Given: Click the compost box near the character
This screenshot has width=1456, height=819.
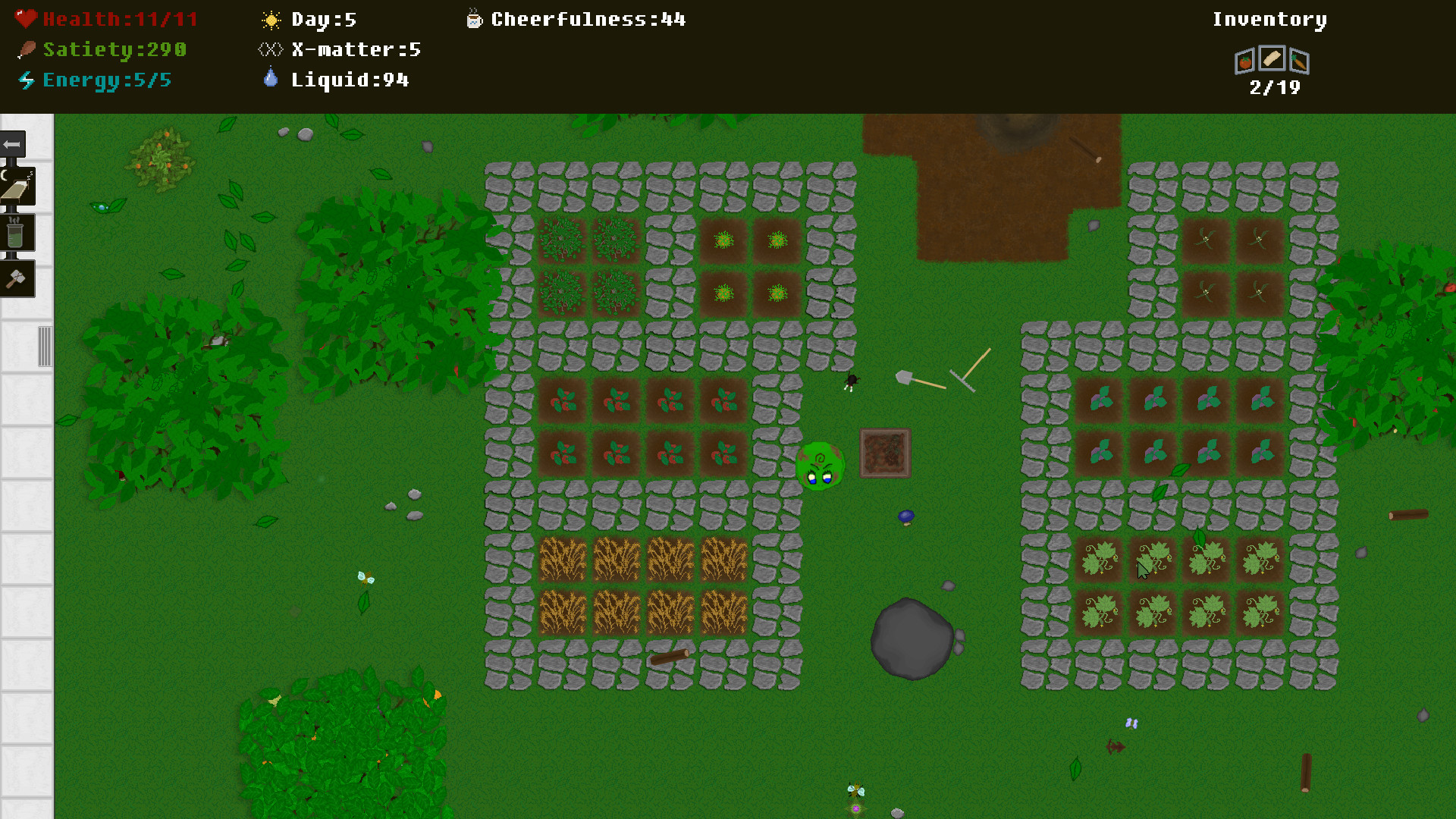Looking at the screenshot, I should 884,453.
